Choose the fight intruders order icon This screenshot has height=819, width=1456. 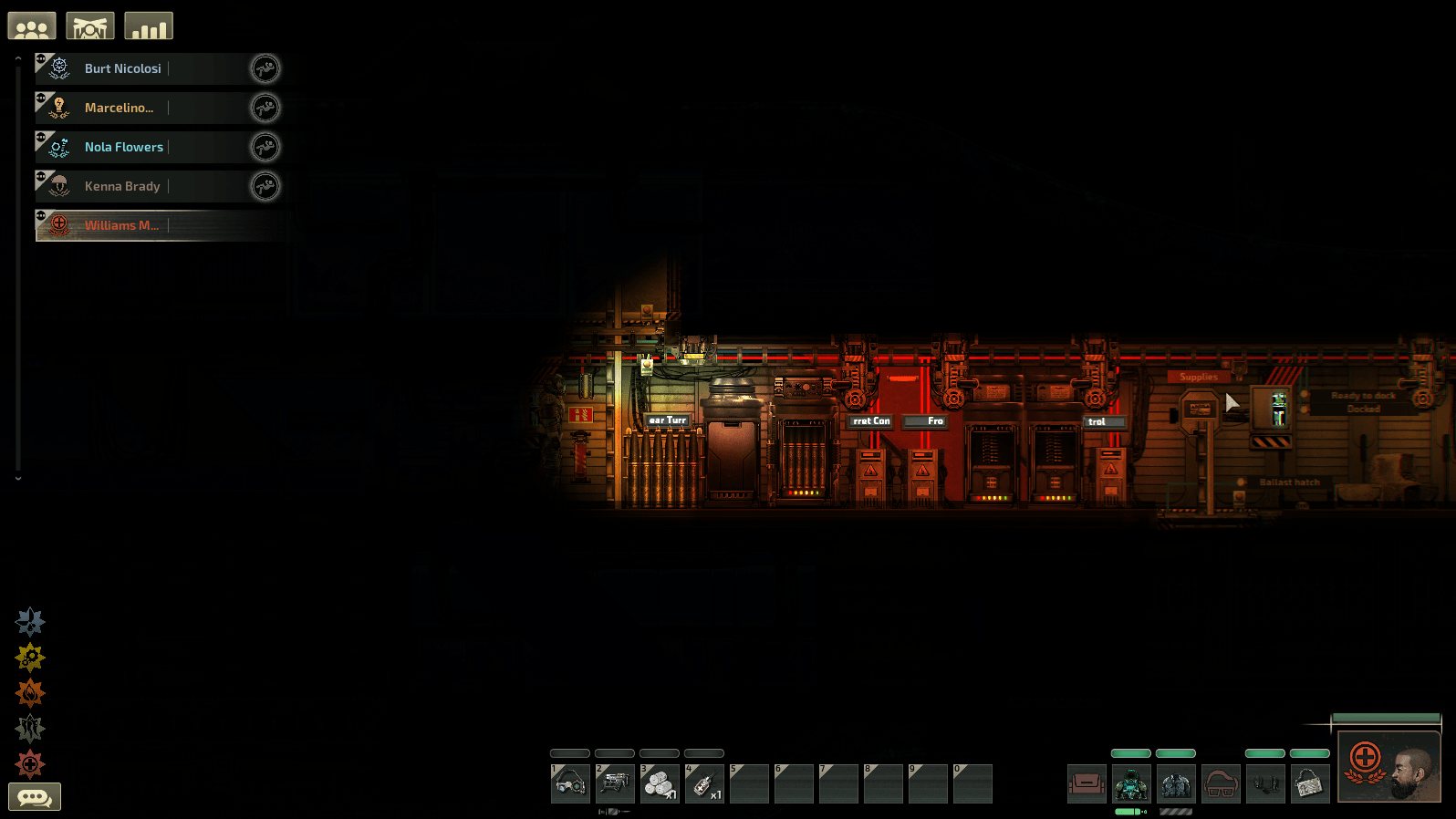30,728
